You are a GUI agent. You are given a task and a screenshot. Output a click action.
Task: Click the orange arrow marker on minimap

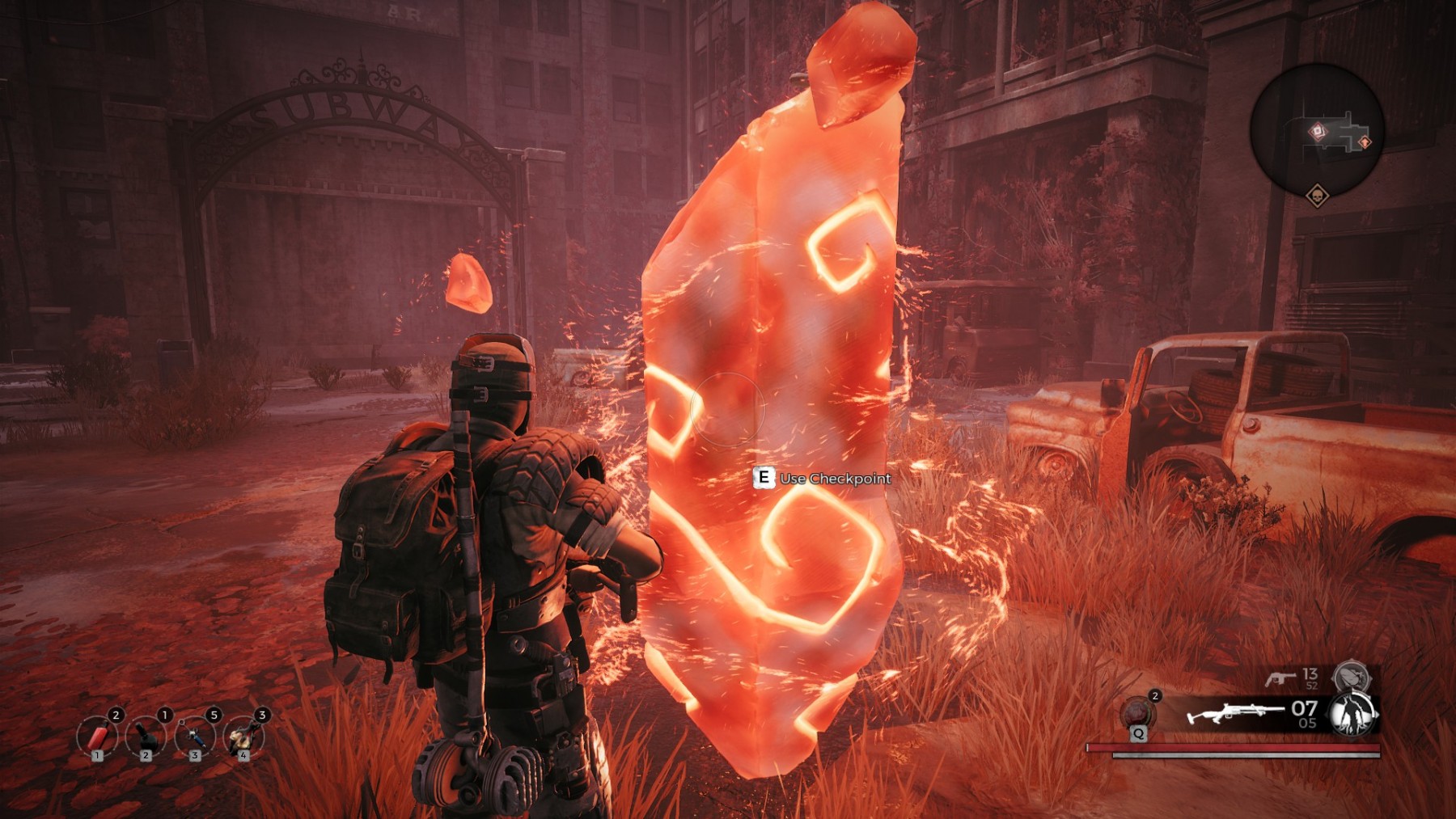point(1365,142)
